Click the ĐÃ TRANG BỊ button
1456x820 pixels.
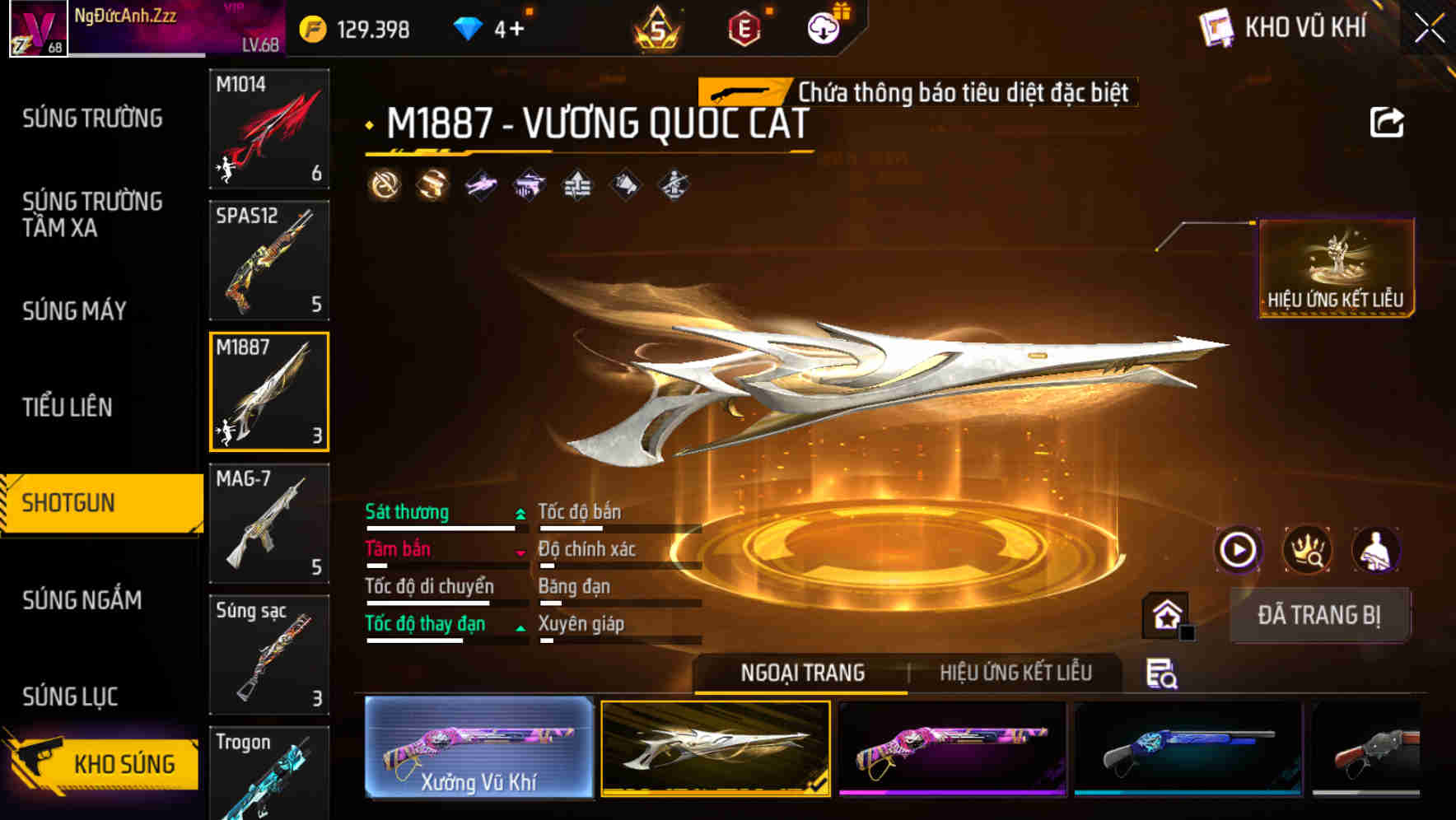1319,615
